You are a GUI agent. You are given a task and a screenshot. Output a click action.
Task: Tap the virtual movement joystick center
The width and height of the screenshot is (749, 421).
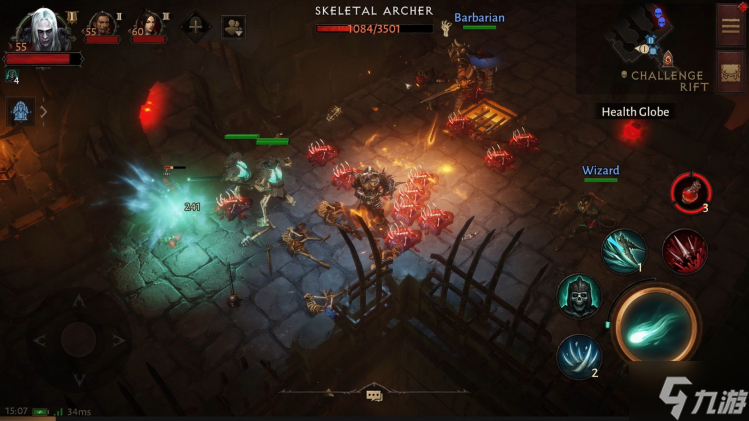[x=78, y=340]
